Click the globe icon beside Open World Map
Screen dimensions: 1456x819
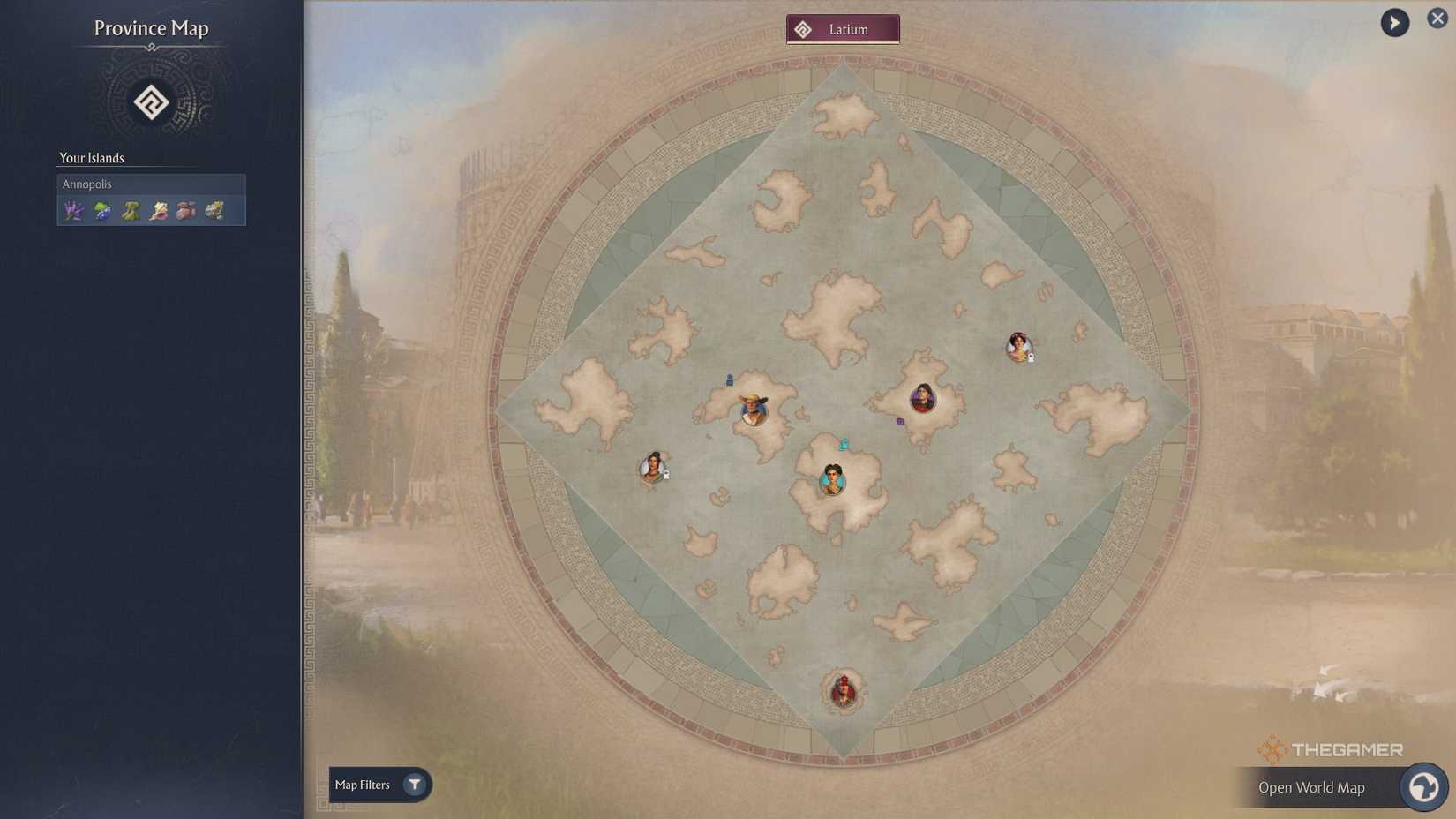click(1422, 786)
